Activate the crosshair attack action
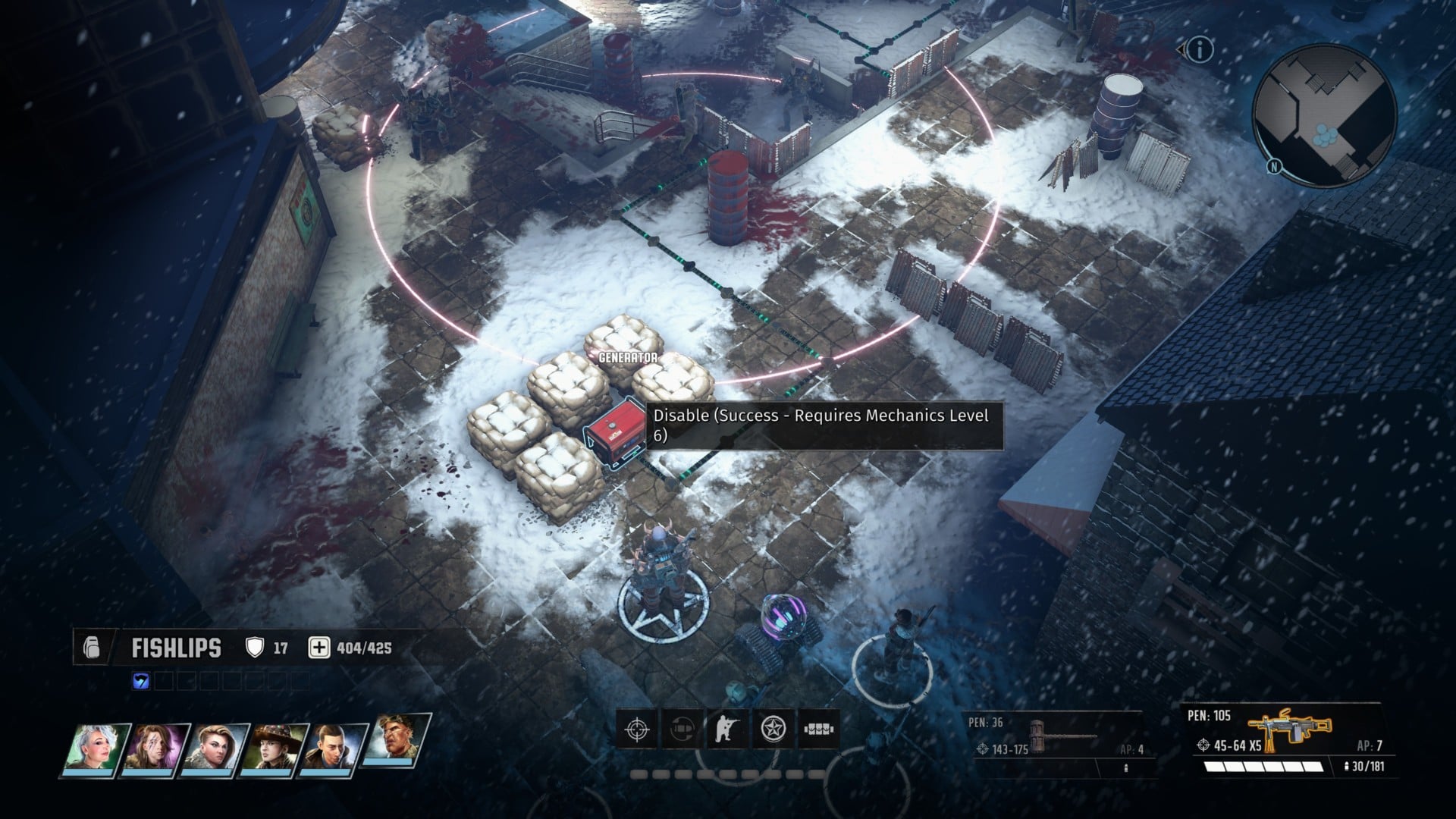 (x=636, y=730)
